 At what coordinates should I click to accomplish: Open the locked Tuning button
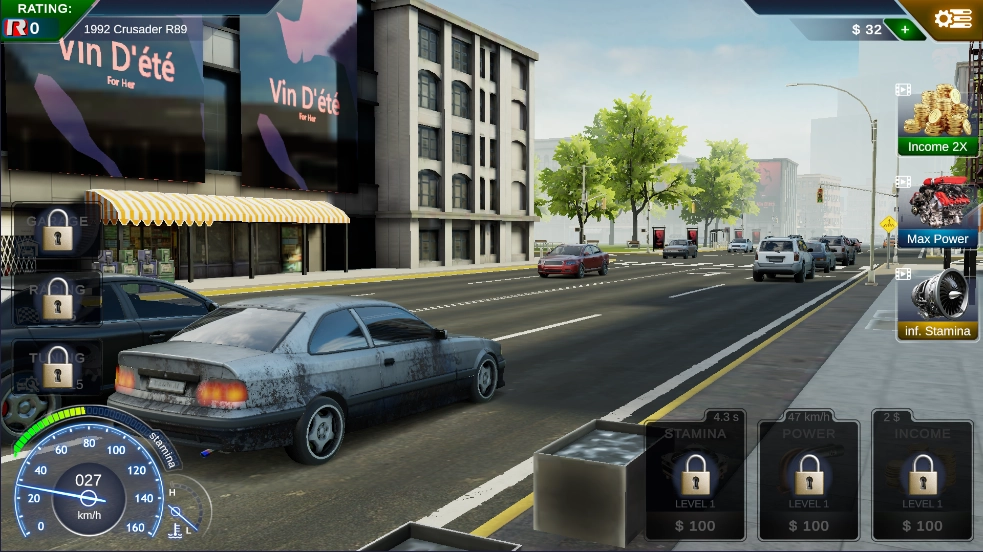58,366
